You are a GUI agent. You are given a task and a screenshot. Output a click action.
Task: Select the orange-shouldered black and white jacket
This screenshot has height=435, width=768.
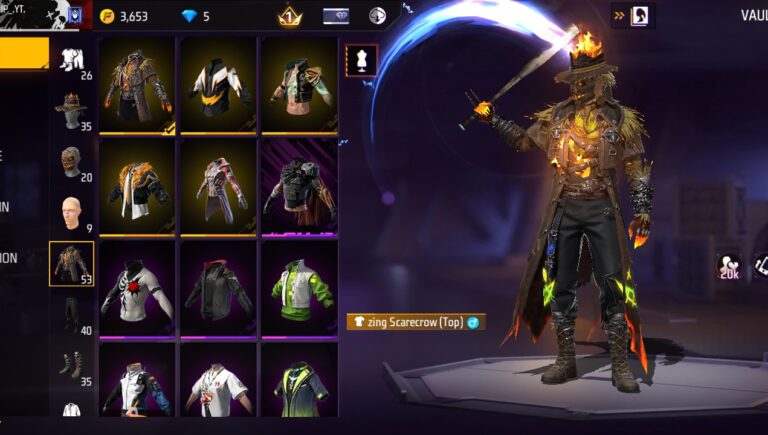[x=138, y=186]
